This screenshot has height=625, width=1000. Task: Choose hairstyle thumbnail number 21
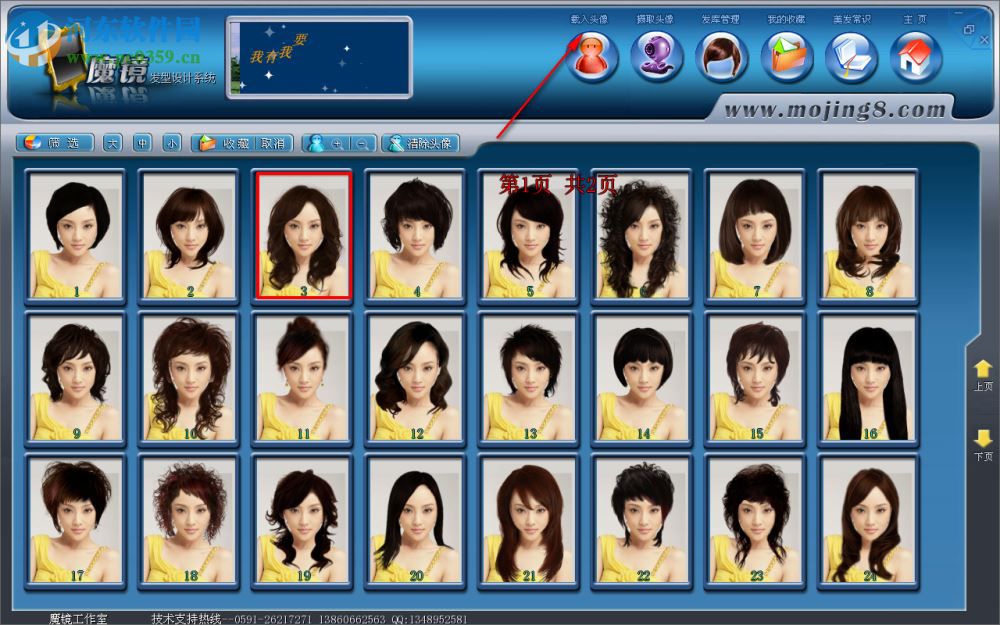[x=529, y=521]
